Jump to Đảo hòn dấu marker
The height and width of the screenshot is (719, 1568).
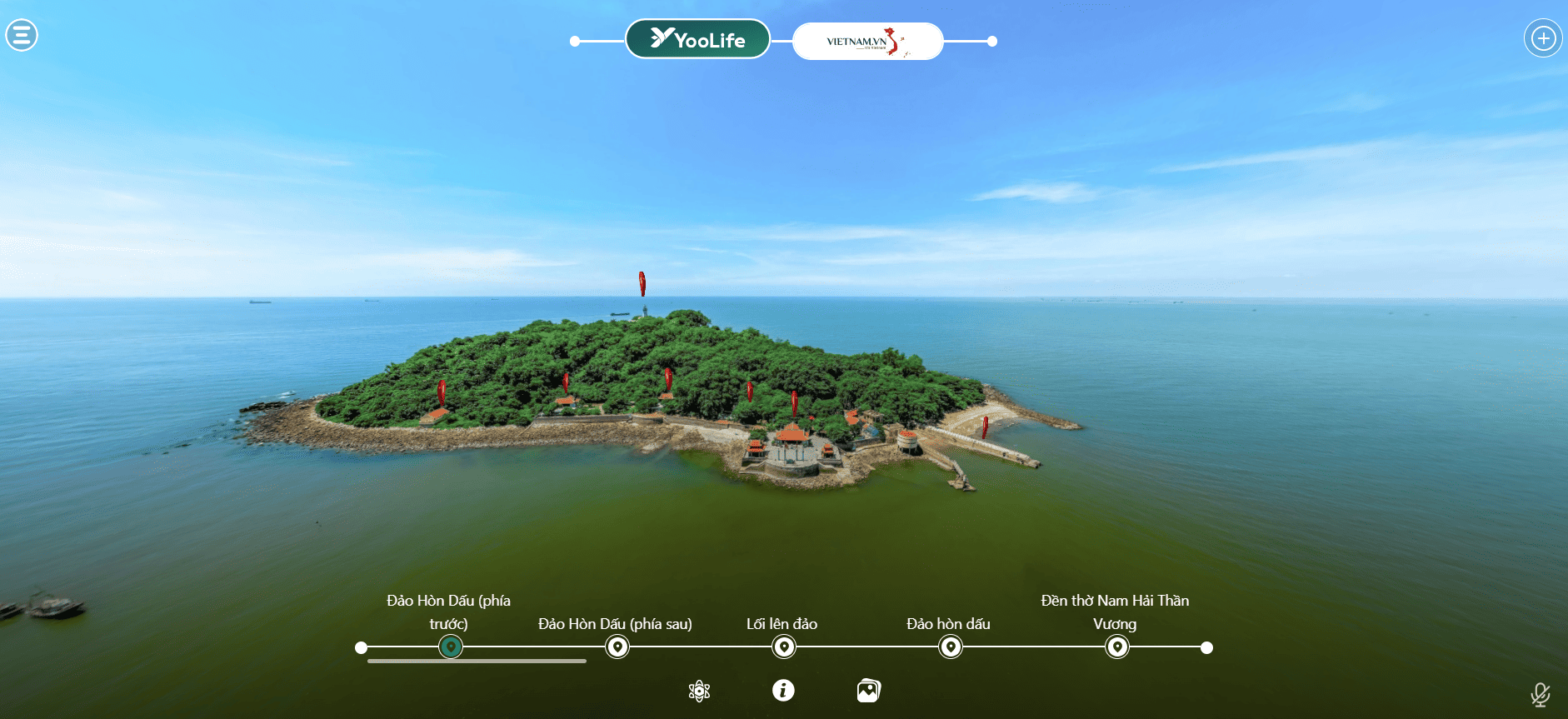click(x=951, y=647)
